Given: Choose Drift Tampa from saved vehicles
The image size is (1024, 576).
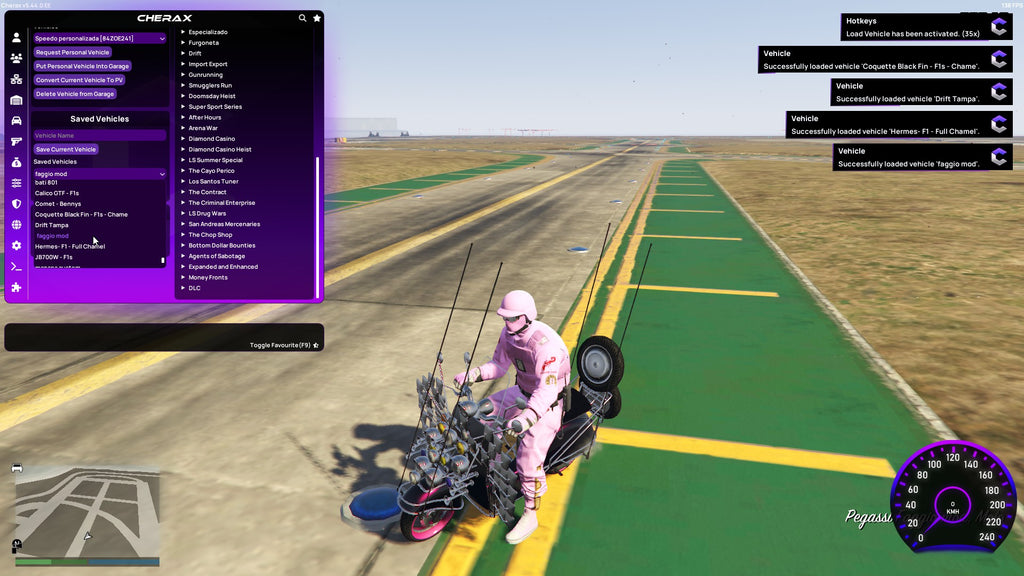Looking at the screenshot, I should pos(52,225).
